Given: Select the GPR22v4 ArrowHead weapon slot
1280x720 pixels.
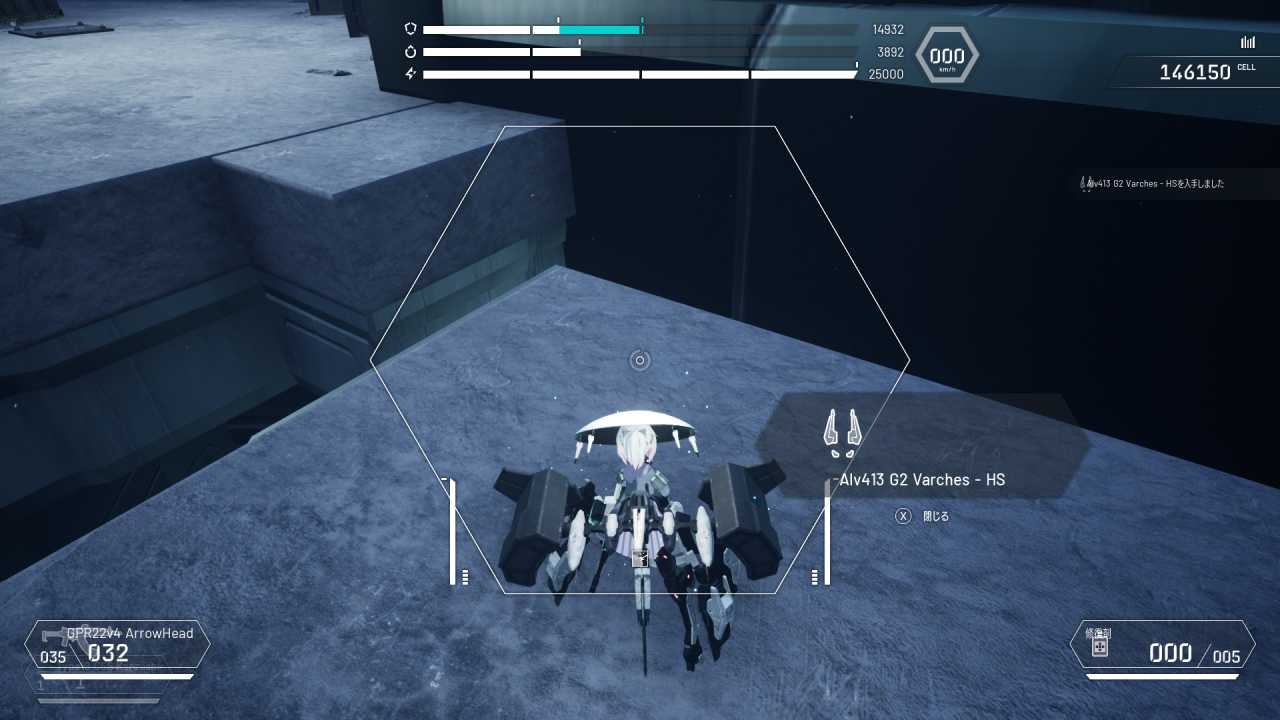Looking at the screenshot, I should (118, 645).
